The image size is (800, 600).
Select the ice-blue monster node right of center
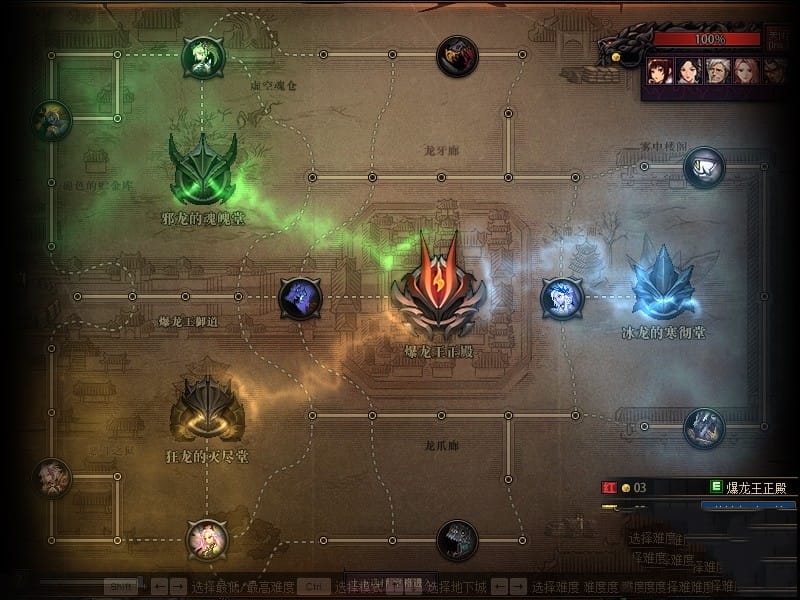point(562,298)
